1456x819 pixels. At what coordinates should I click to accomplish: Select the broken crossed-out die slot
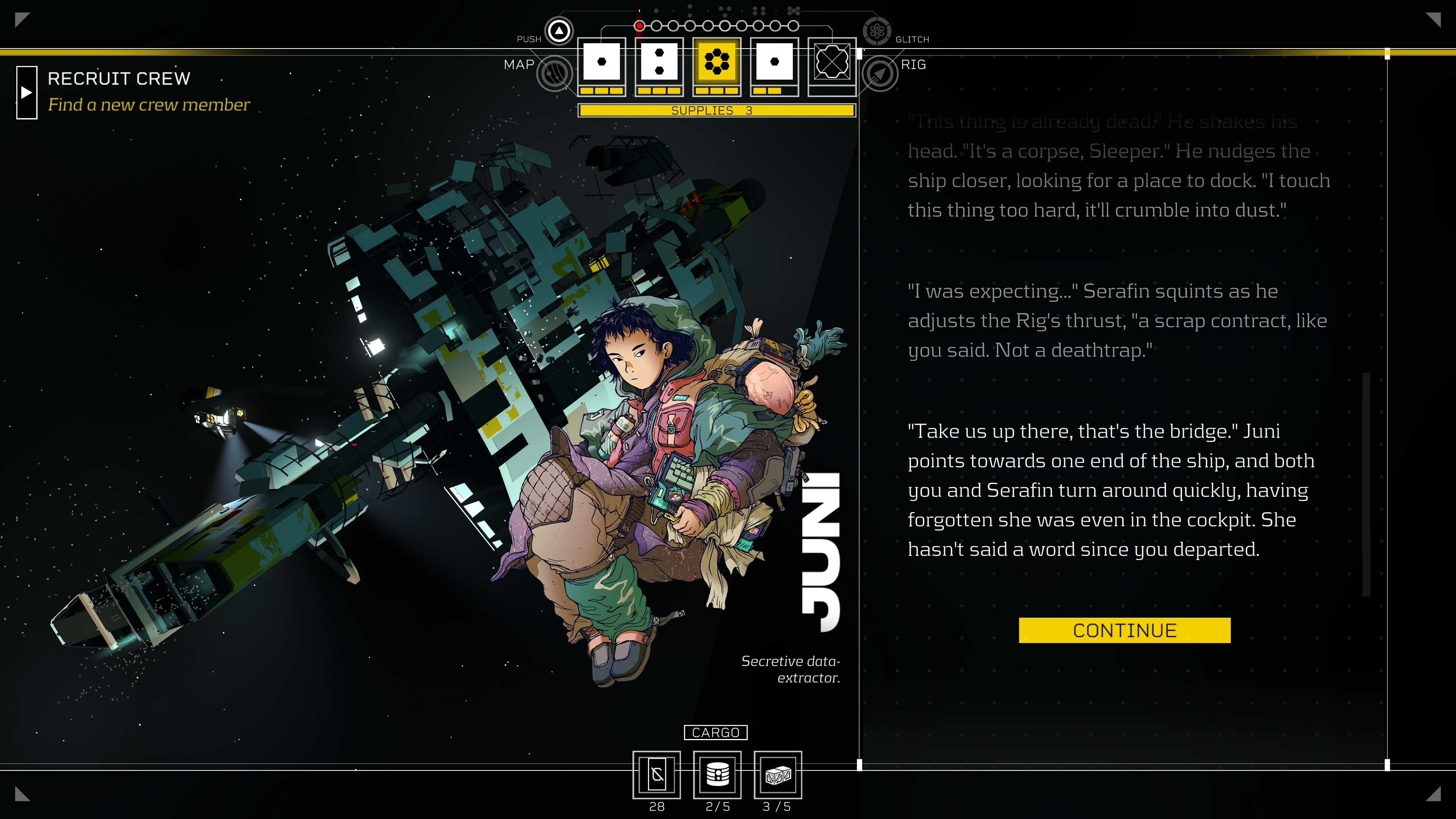pyautogui.click(x=832, y=61)
